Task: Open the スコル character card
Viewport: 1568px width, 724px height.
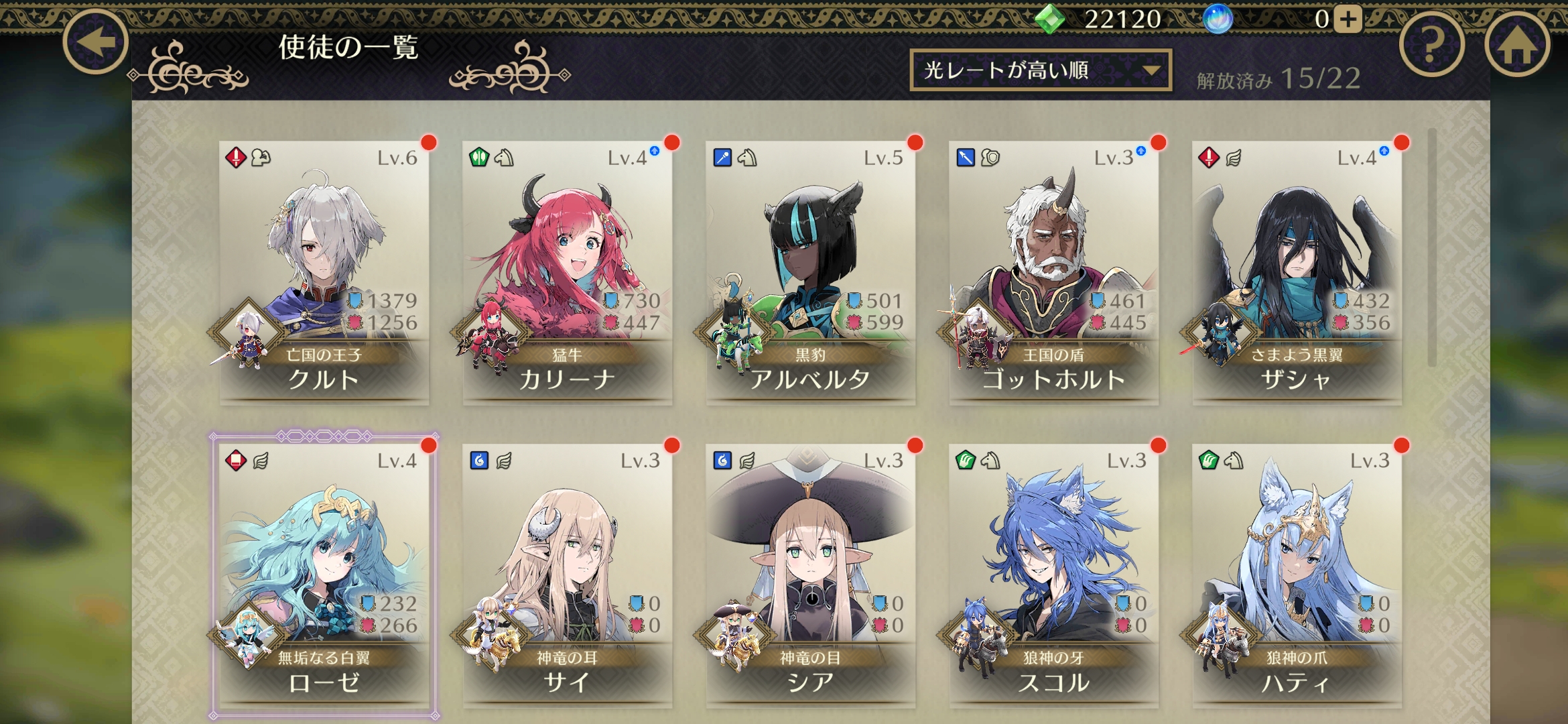Action: pos(1053,575)
